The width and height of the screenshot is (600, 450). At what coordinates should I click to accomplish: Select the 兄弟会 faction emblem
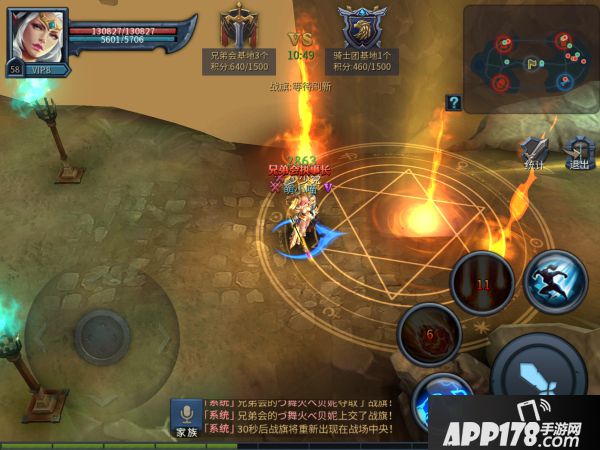point(240,26)
